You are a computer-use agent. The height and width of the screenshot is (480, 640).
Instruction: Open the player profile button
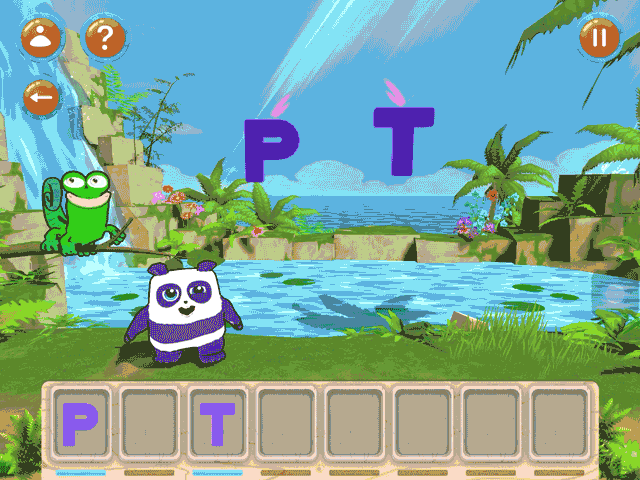tap(42, 39)
